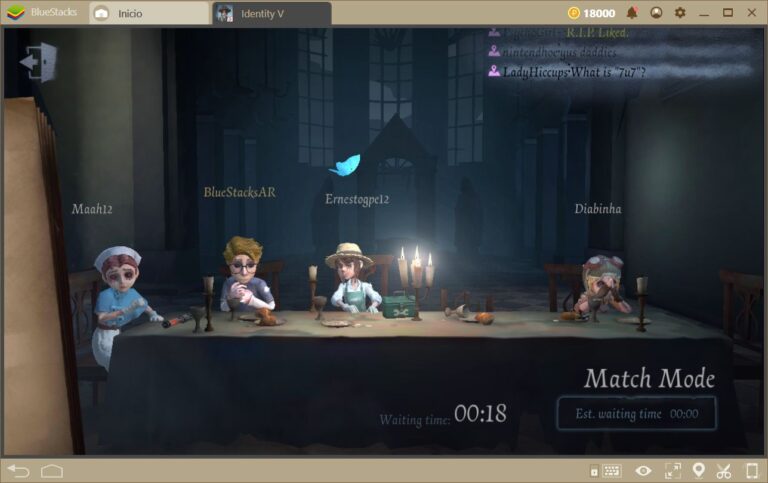
Task: Toggle fullscreen with the expand icon
Action: (672, 470)
